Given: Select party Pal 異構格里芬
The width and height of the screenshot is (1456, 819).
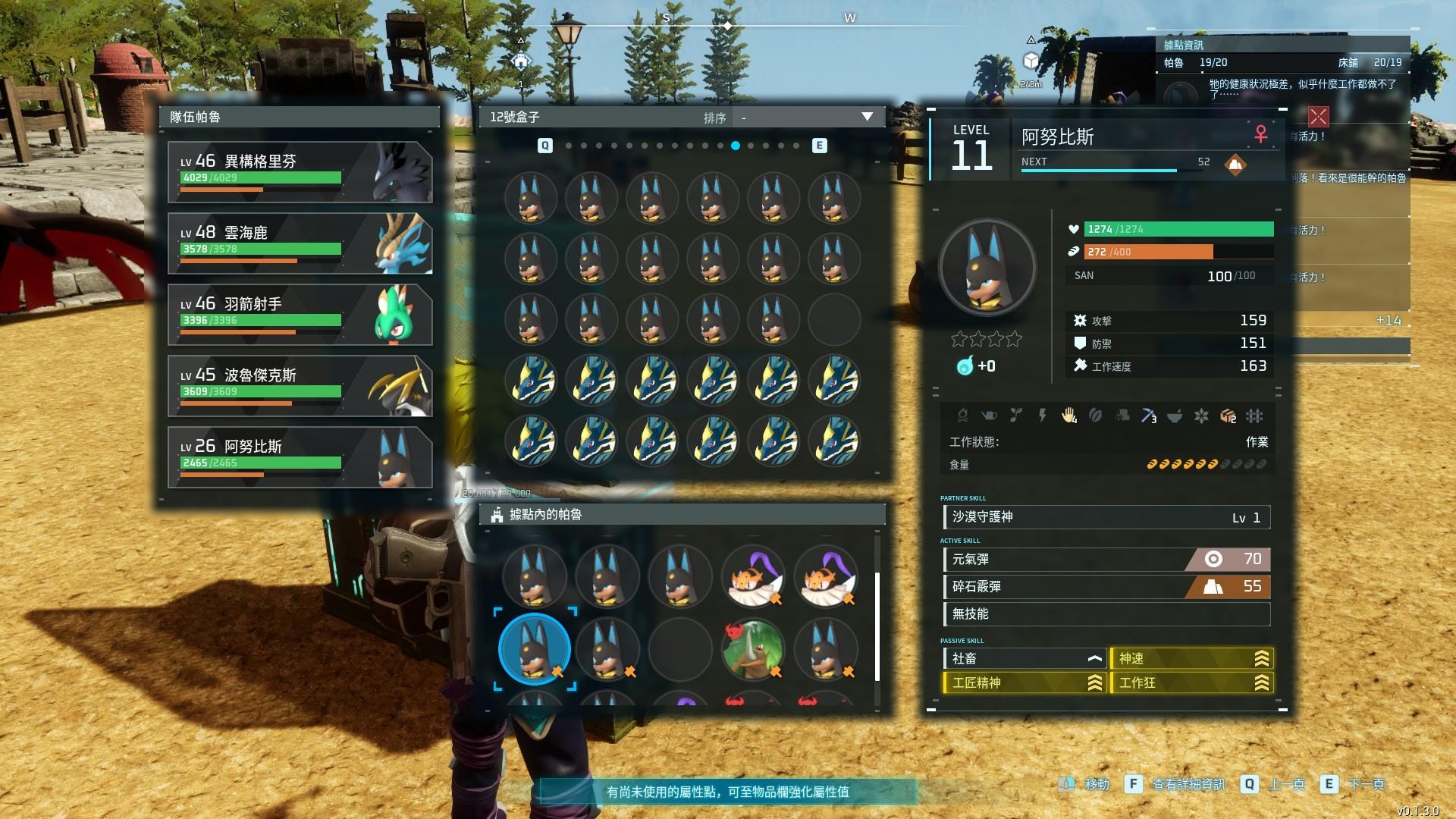Looking at the screenshot, I should [300, 172].
